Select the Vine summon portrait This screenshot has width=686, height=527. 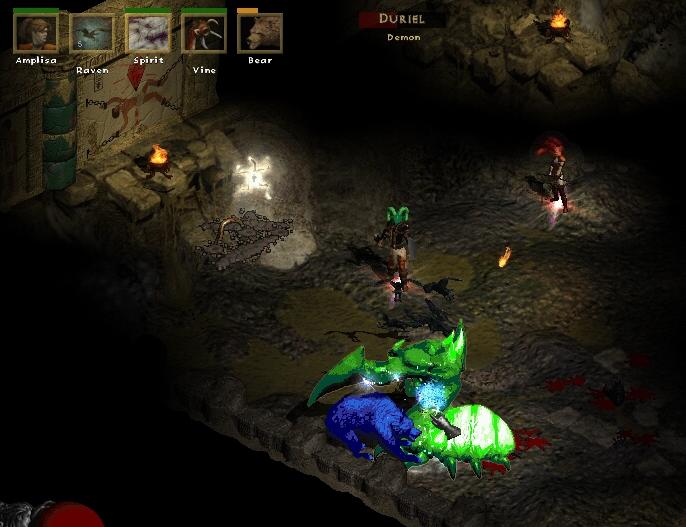203,33
